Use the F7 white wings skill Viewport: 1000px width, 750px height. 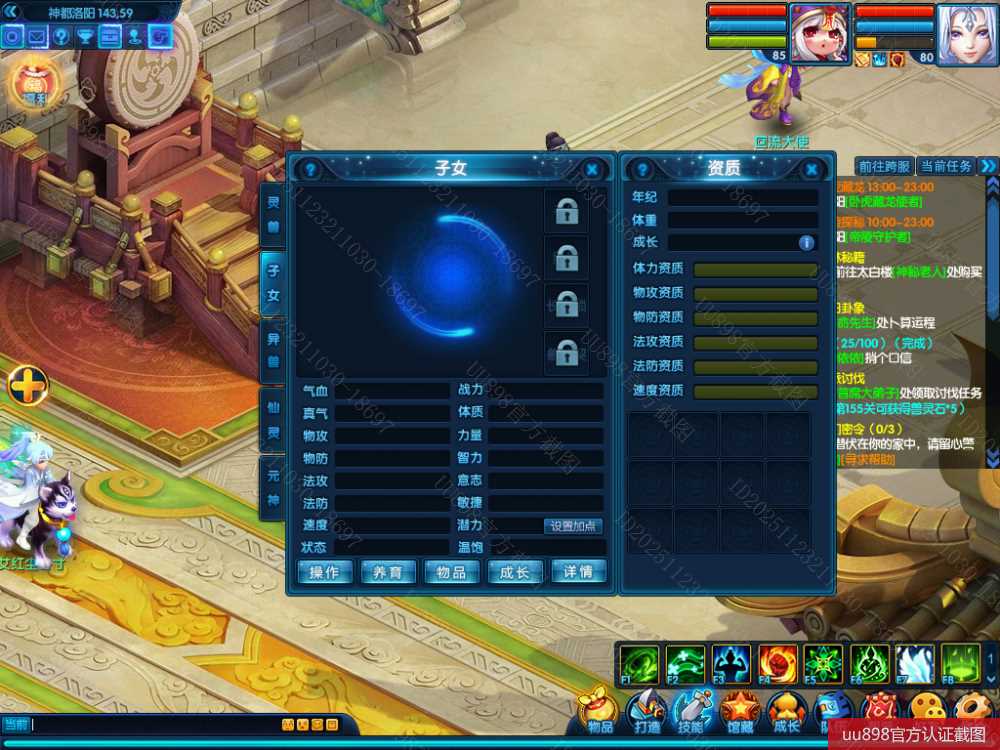coord(914,664)
